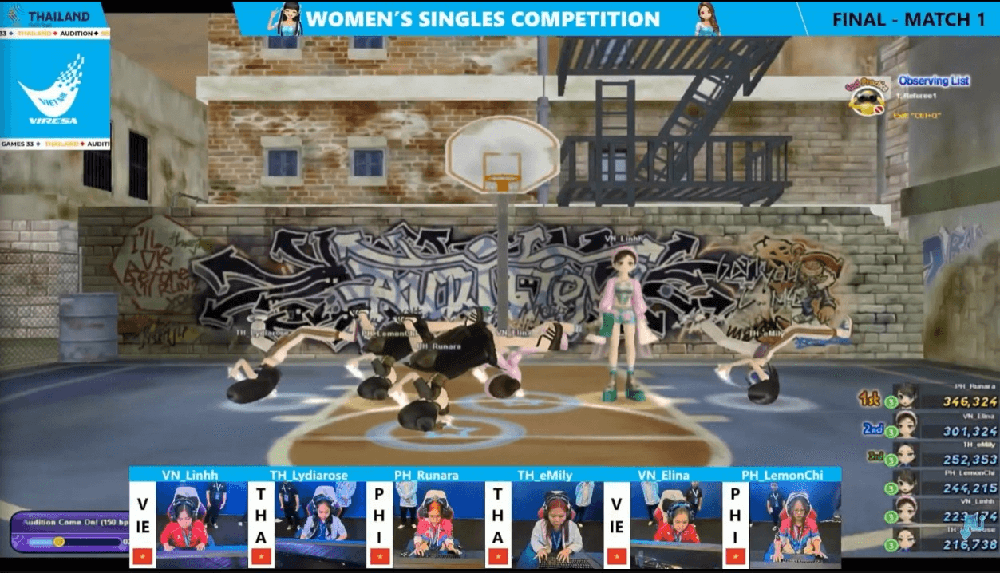Open the Observing List header
The height and width of the screenshot is (573, 1000).
(x=933, y=81)
